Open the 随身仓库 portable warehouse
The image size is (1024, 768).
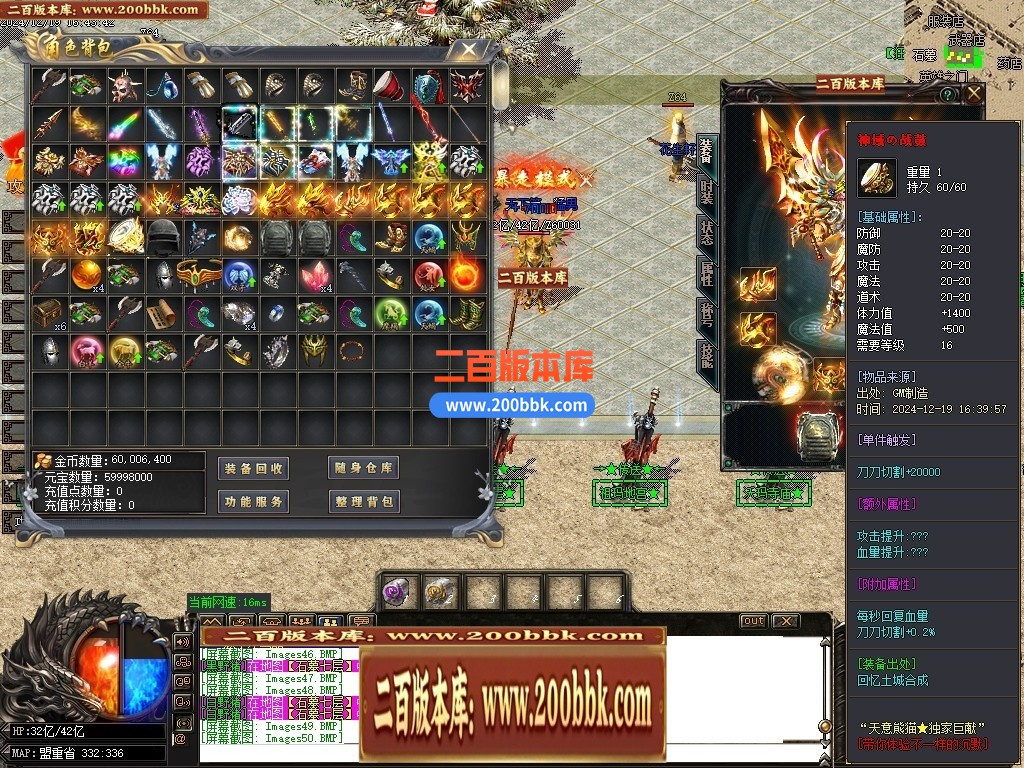tap(363, 468)
